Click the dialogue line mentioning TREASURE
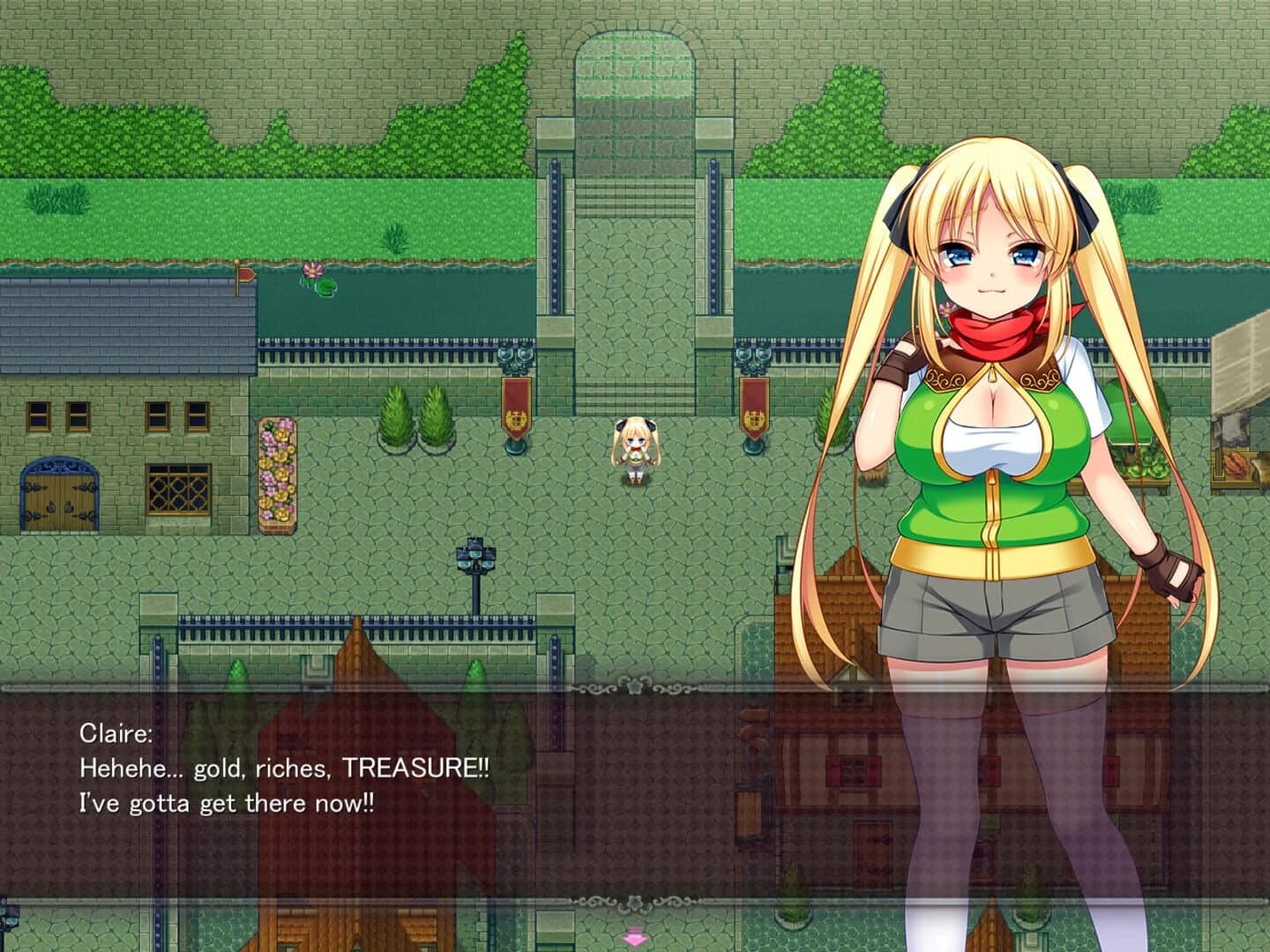Viewport: 1270px width, 952px height. [x=282, y=770]
